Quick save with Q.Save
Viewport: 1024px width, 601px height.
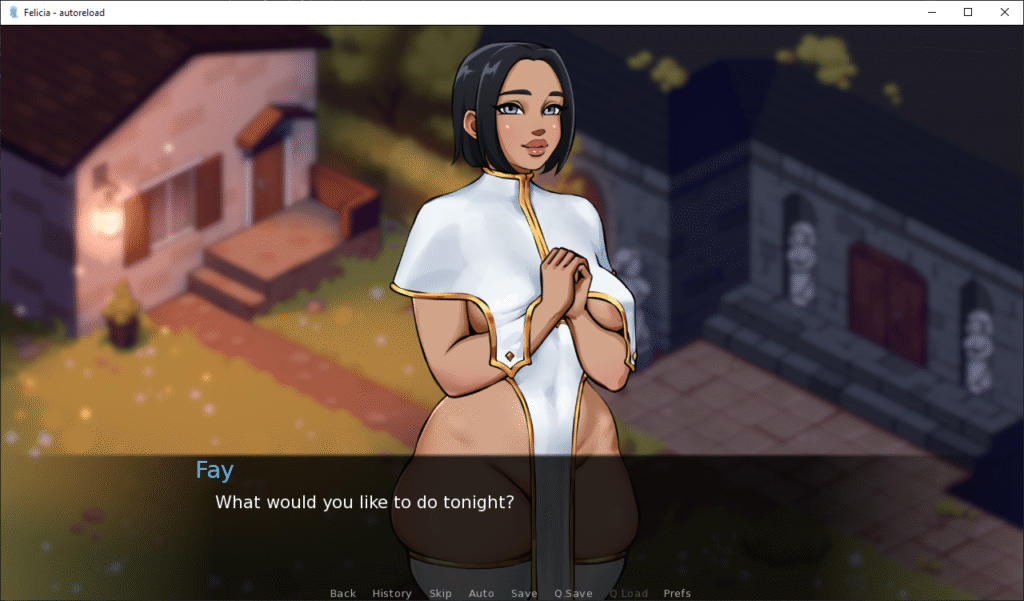point(573,593)
